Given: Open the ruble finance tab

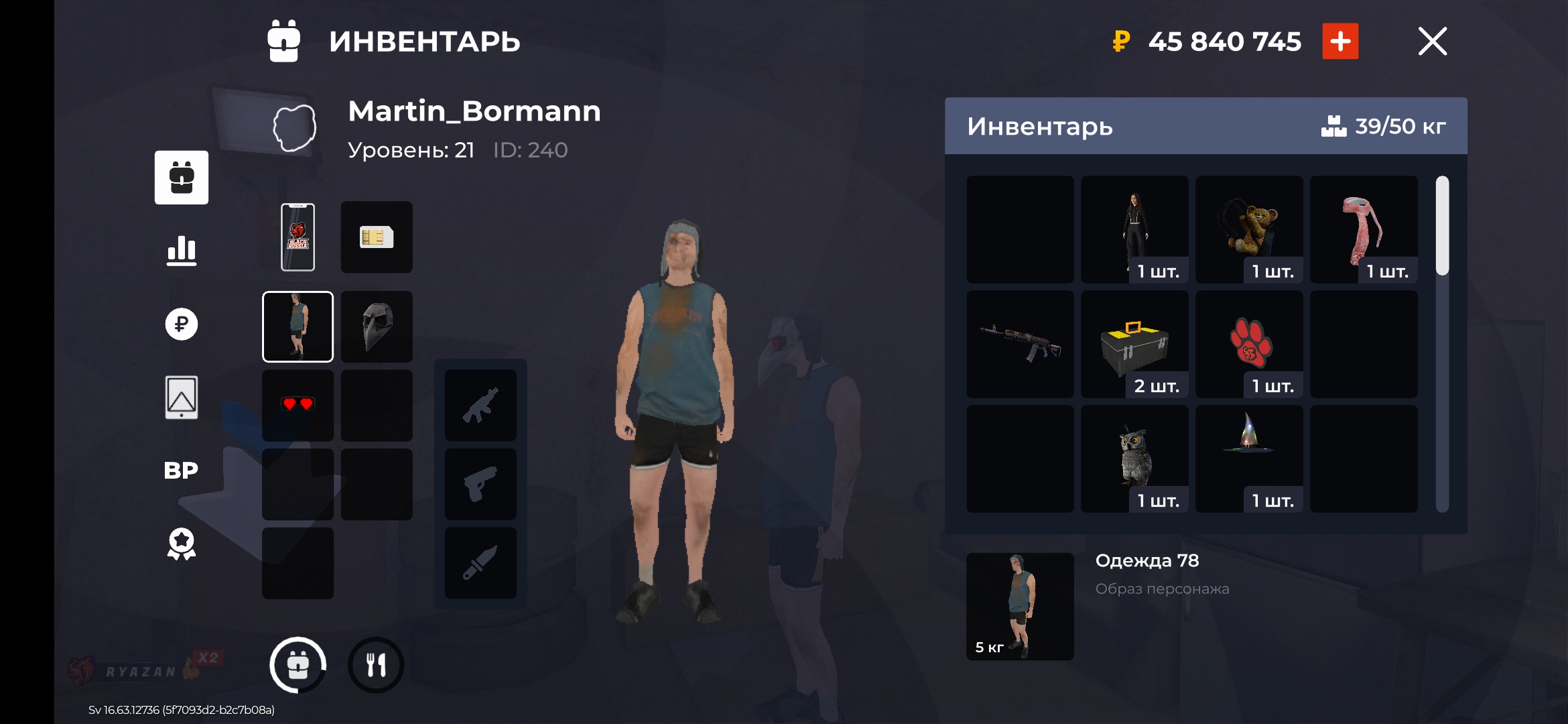Looking at the screenshot, I should coord(182,324).
